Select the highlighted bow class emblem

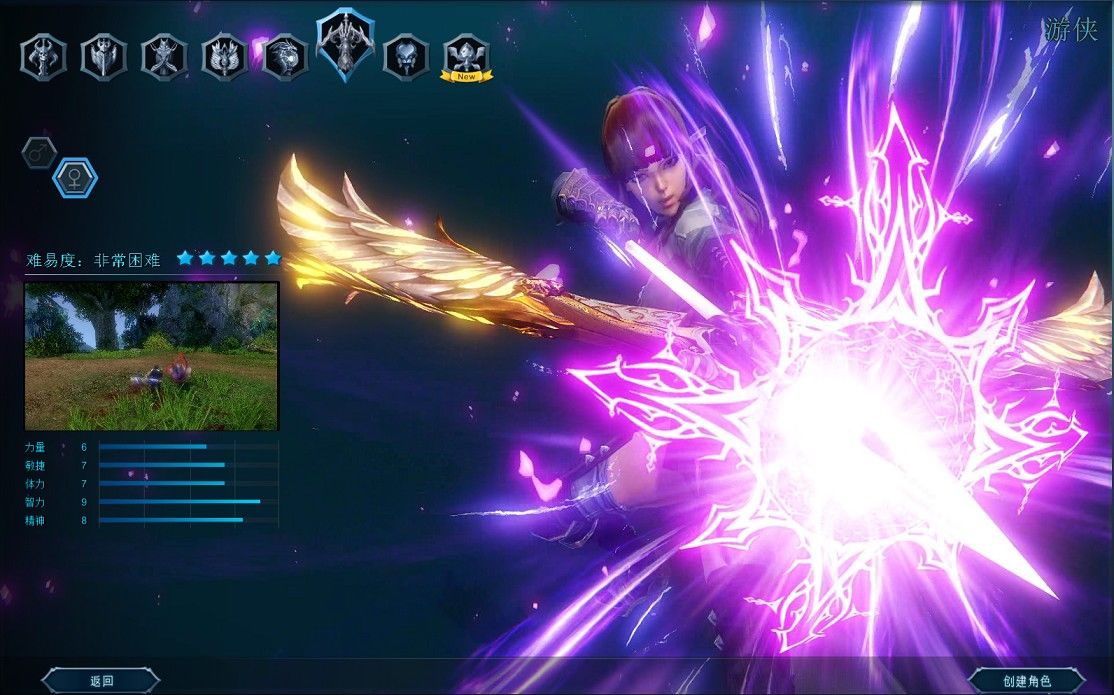pyautogui.click(x=346, y=44)
